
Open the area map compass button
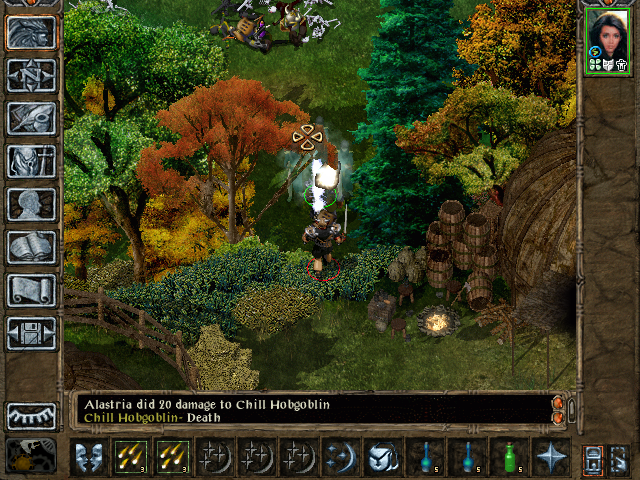pos(31,76)
